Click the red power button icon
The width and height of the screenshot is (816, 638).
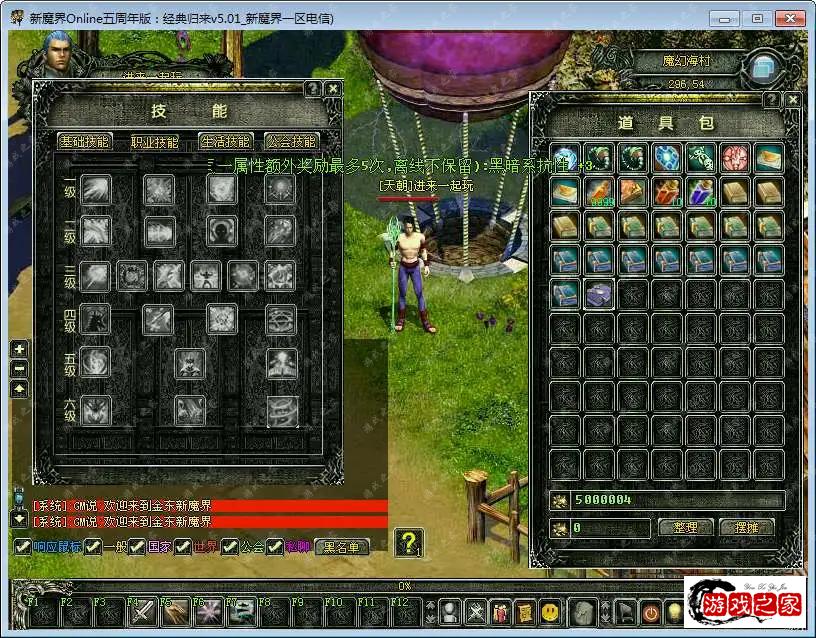[651, 611]
